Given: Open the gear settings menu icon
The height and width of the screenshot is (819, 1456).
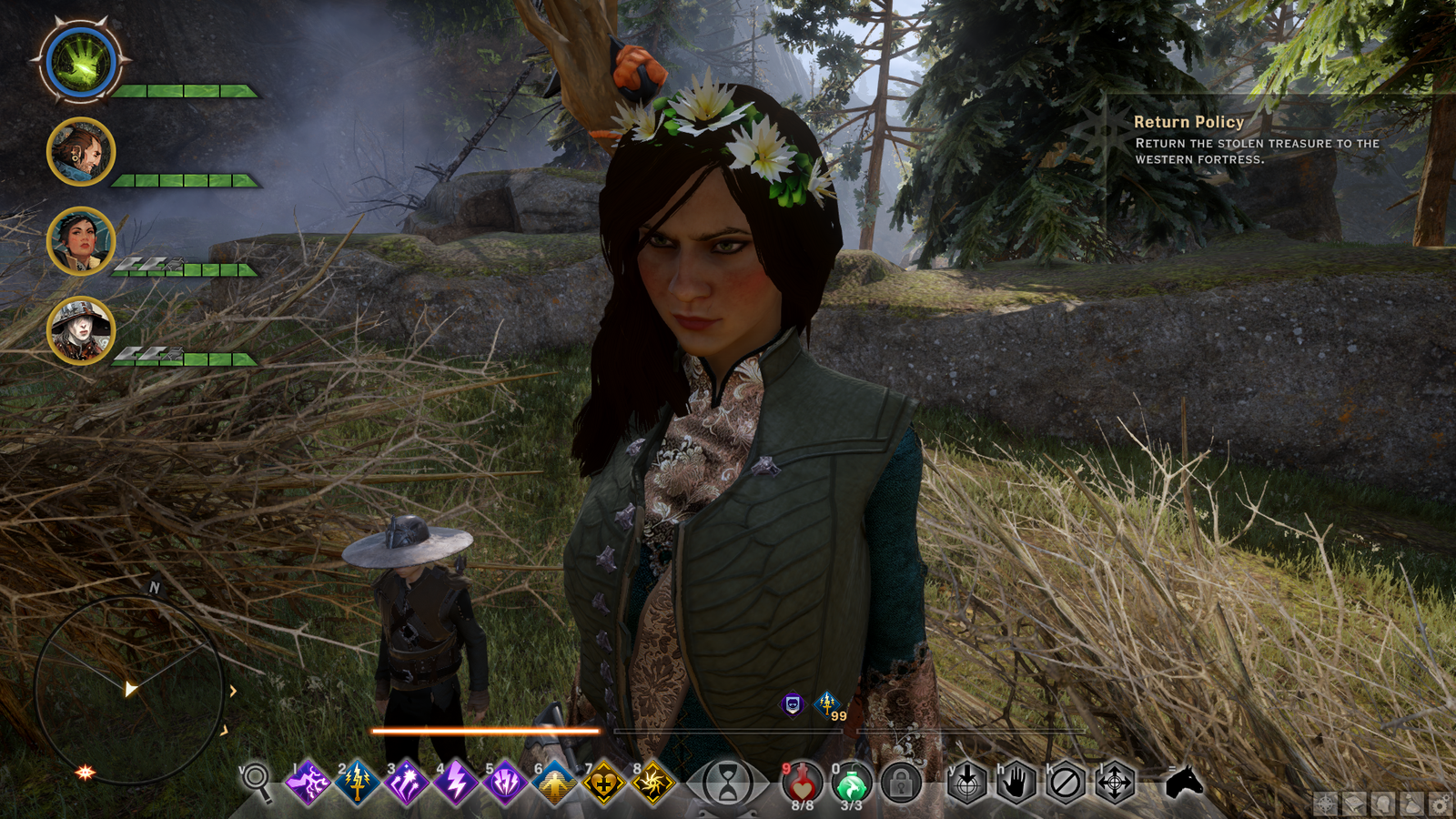Looking at the screenshot, I should pos(1440,804).
